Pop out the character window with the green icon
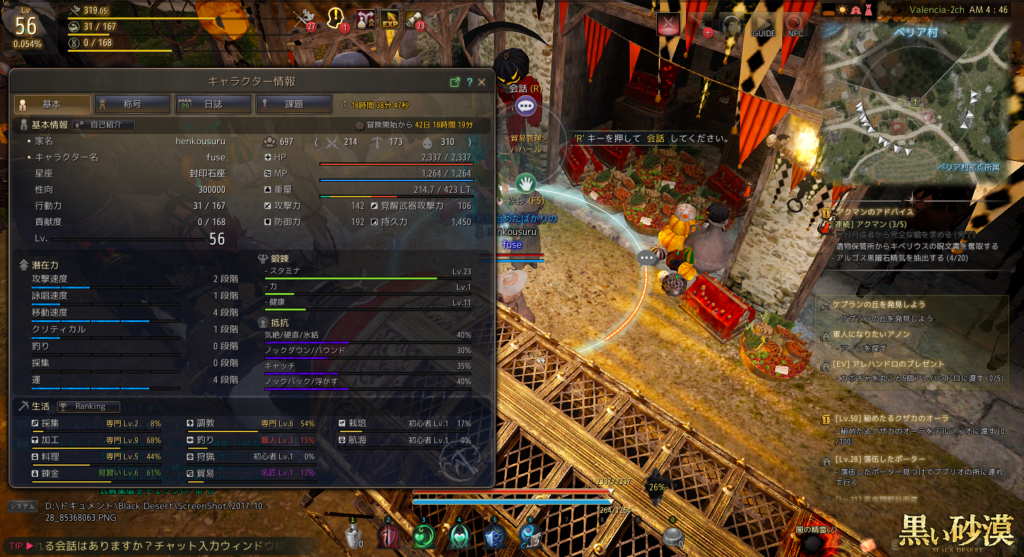The width and height of the screenshot is (1024, 557). 455,82
